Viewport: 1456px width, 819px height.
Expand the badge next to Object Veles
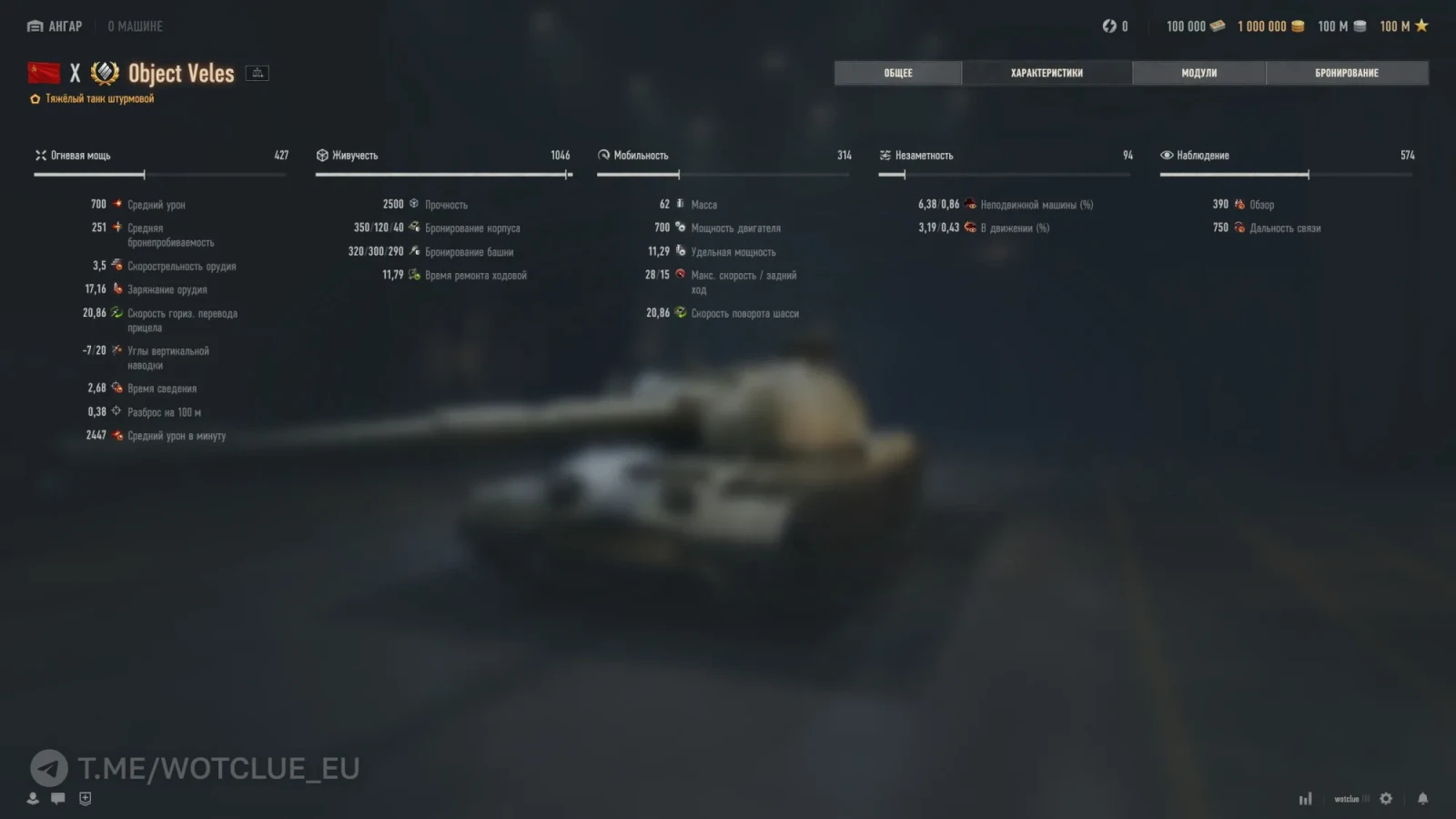[x=257, y=71]
